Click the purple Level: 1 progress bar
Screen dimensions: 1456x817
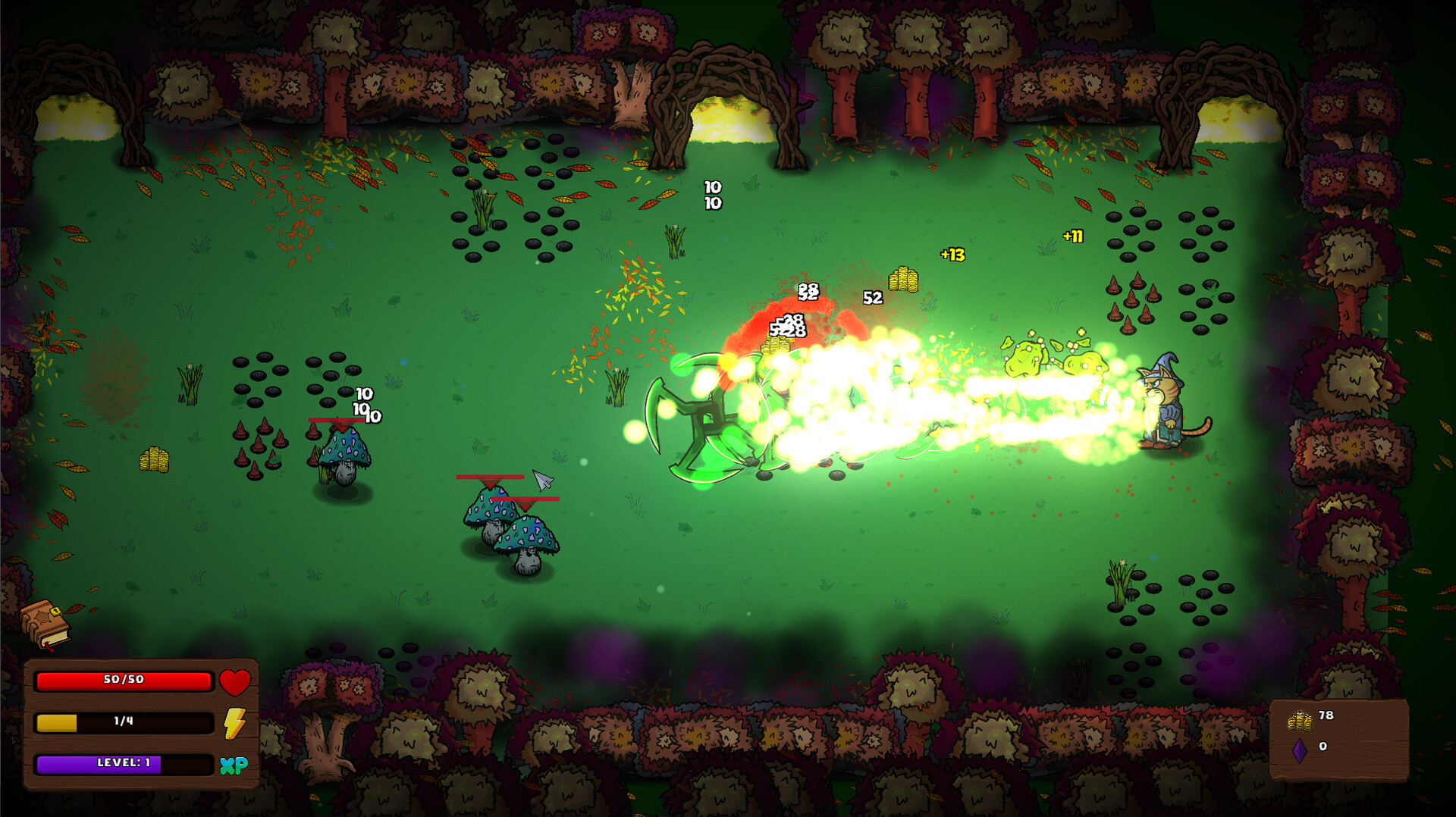coord(124,765)
